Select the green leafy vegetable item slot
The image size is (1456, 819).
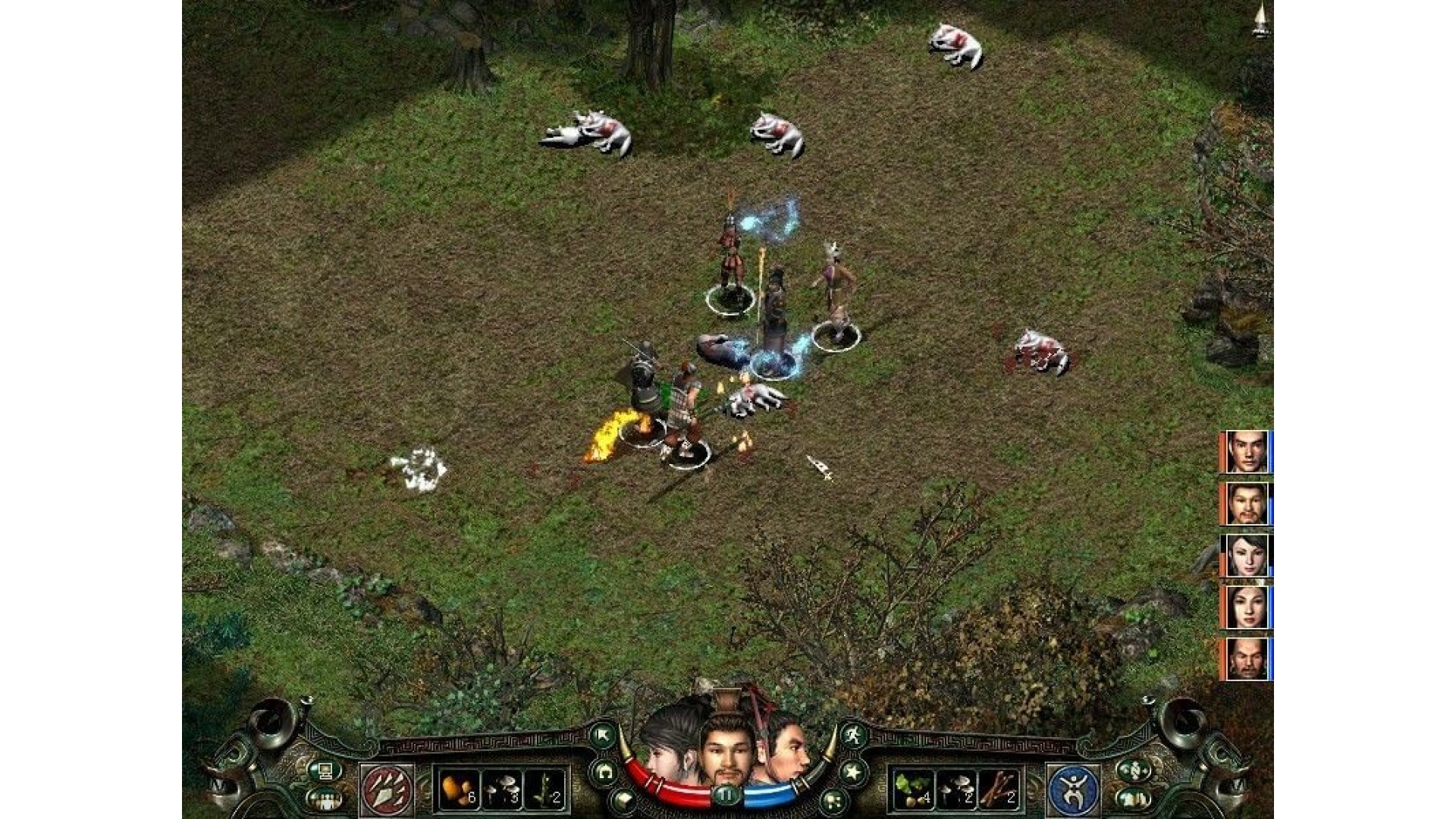912,790
